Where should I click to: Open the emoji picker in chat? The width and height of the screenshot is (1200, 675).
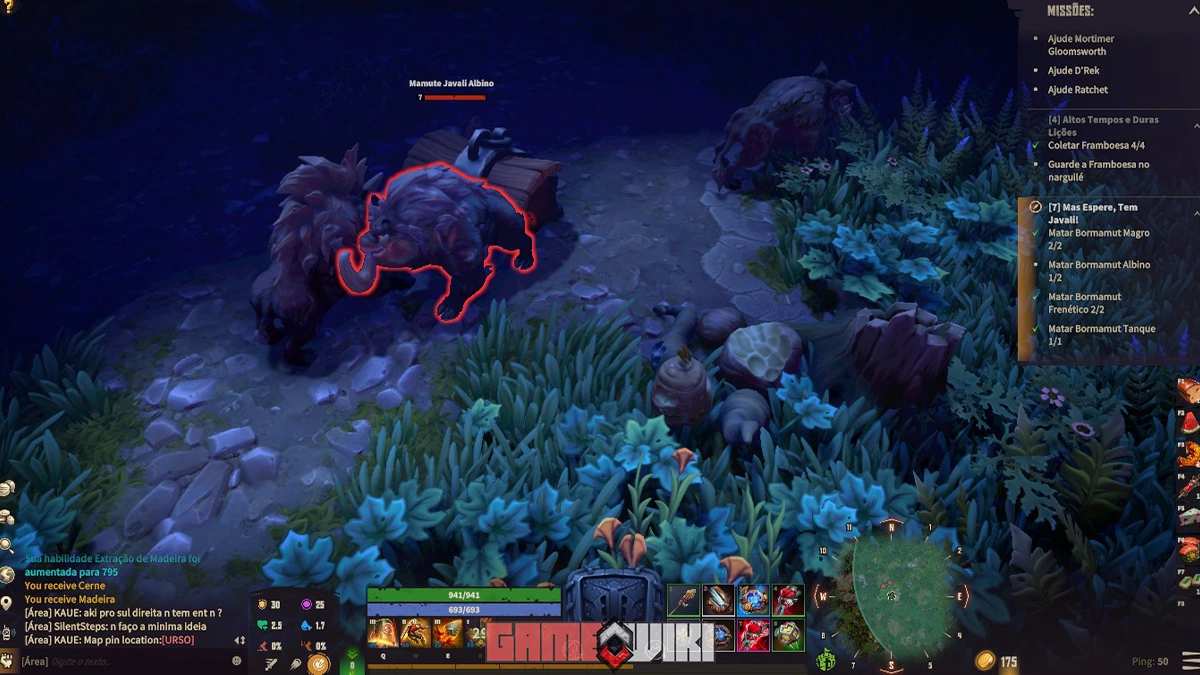[x=237, y=661]
